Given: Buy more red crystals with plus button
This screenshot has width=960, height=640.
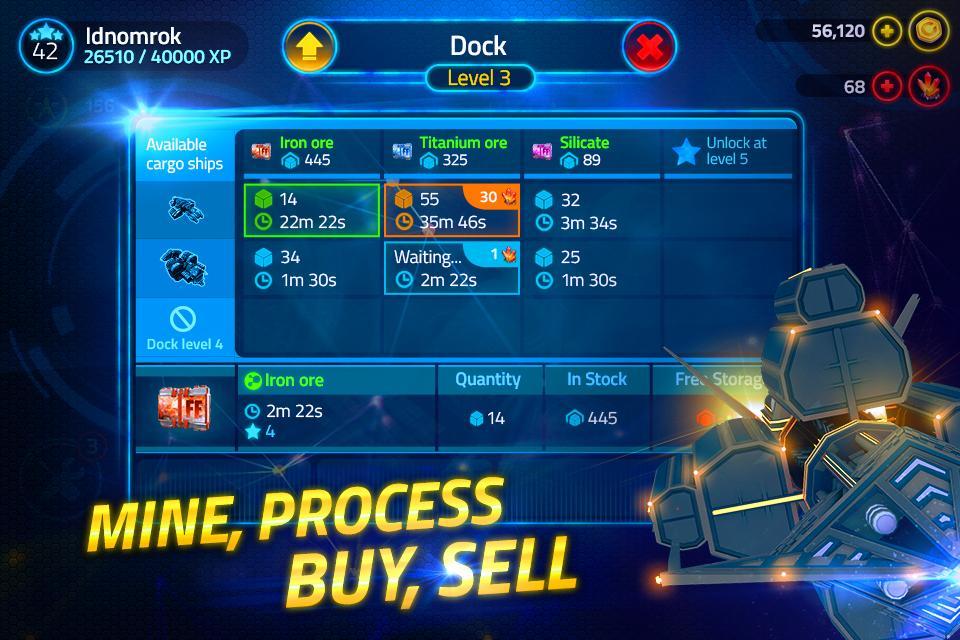Looking at the screenshot, I should (x=886, y=87).
